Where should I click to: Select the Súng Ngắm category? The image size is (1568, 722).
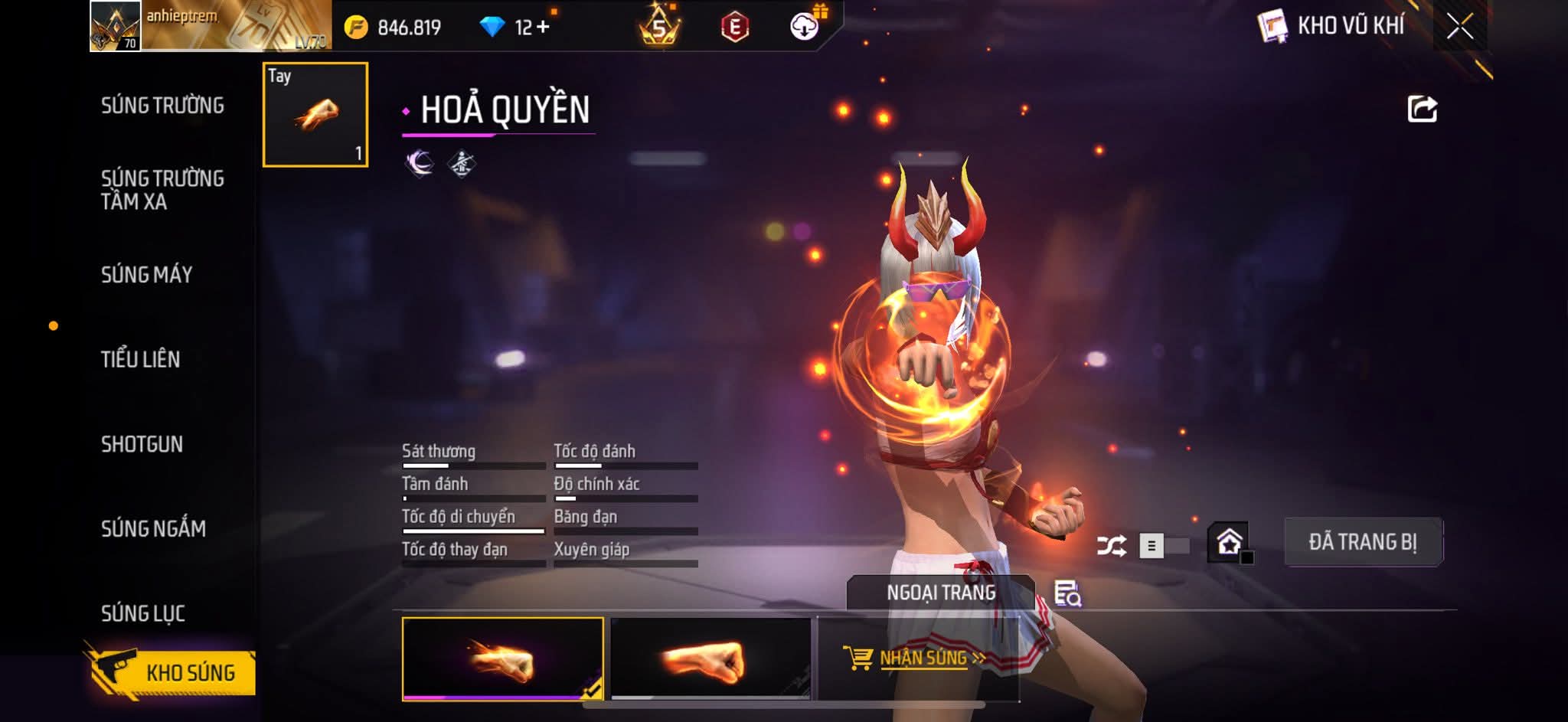tap(153, 528)
